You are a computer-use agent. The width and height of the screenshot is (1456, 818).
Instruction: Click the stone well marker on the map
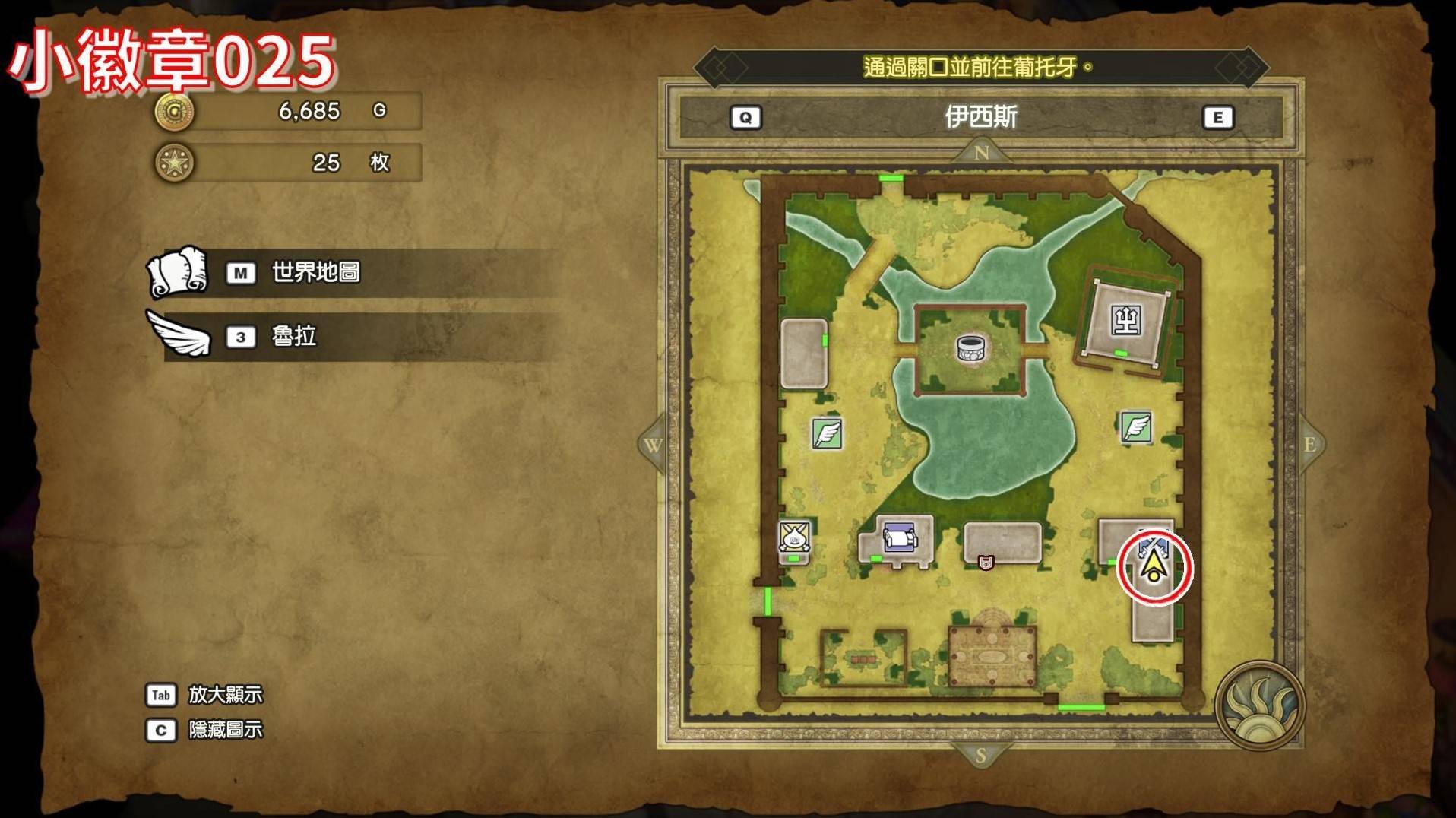coord(970,349)
